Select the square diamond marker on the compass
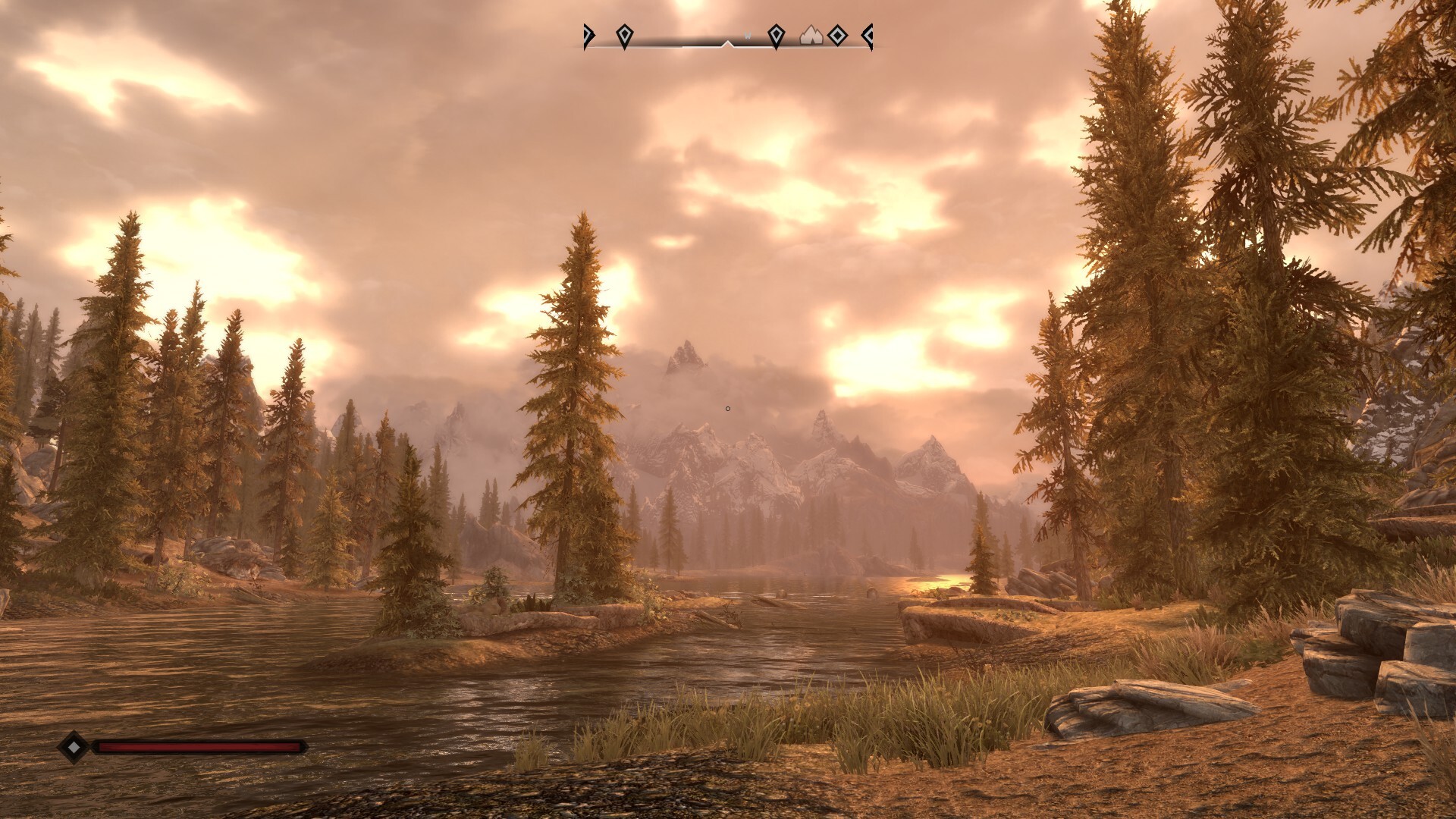1456x819 pixels. coord(836,35)
